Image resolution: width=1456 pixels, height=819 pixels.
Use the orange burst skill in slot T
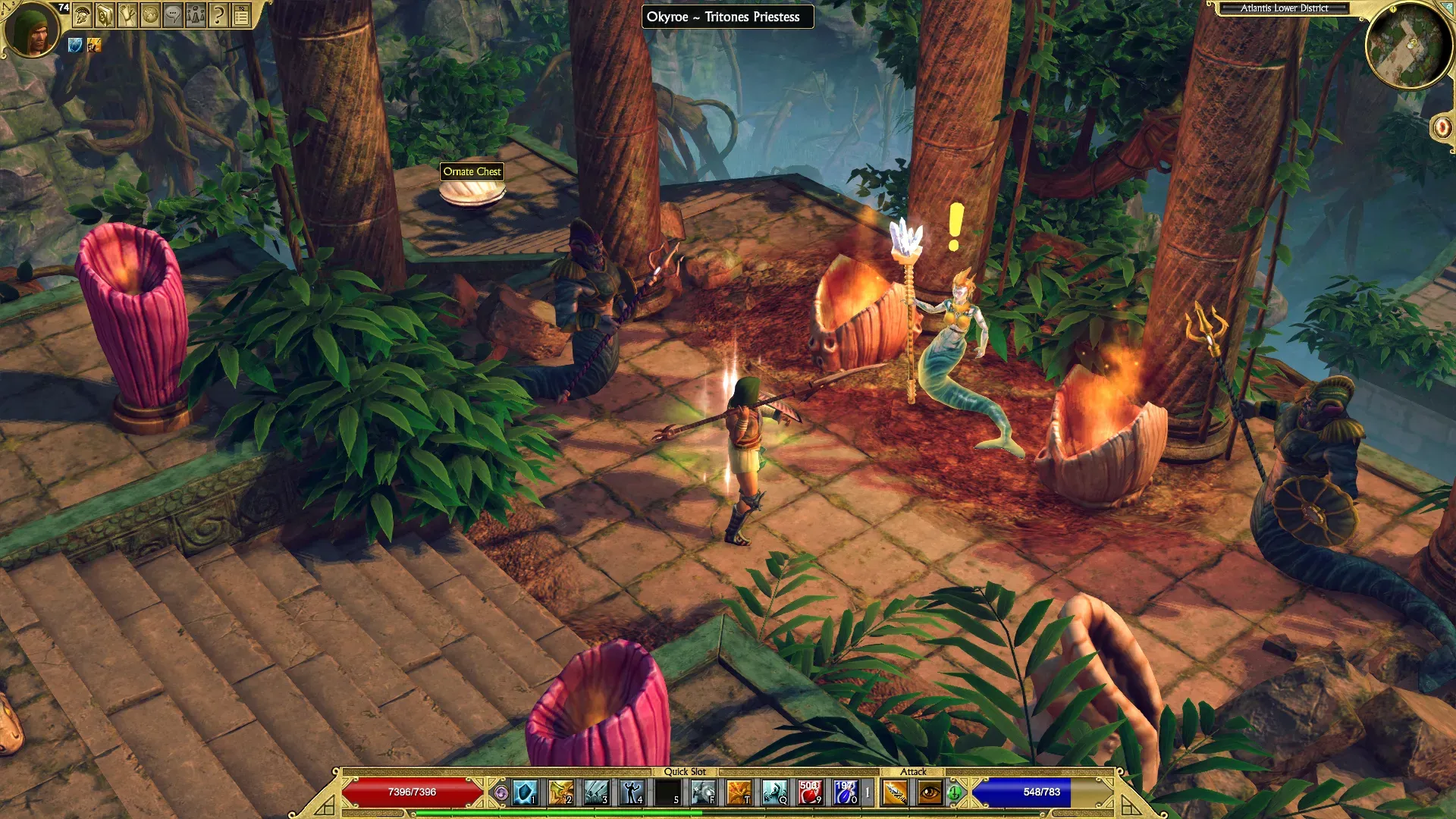(x=739, y=793)
